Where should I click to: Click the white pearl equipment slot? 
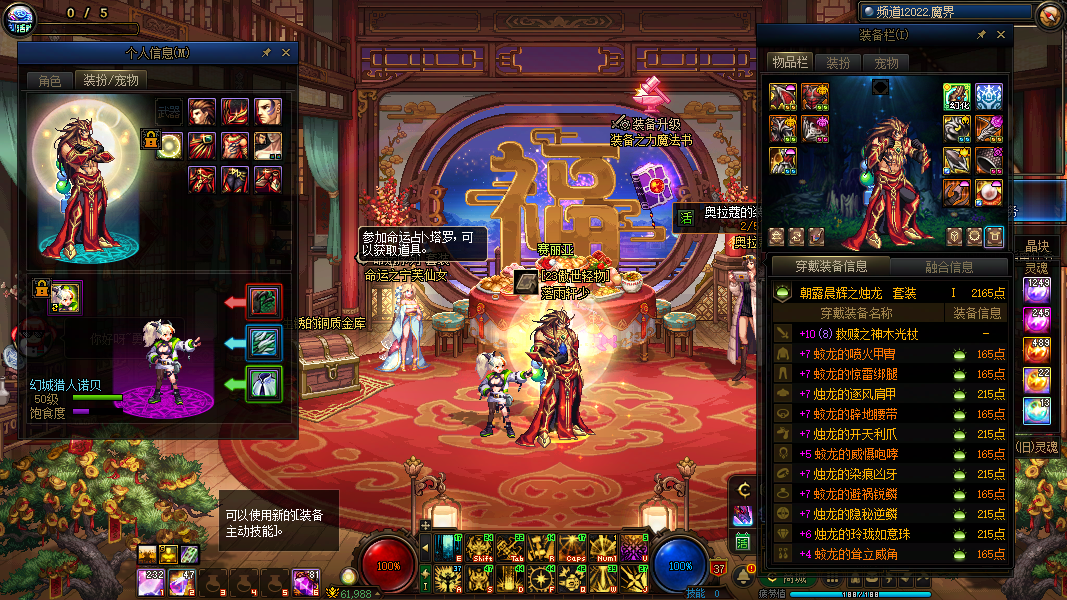[x=170, y=146]
